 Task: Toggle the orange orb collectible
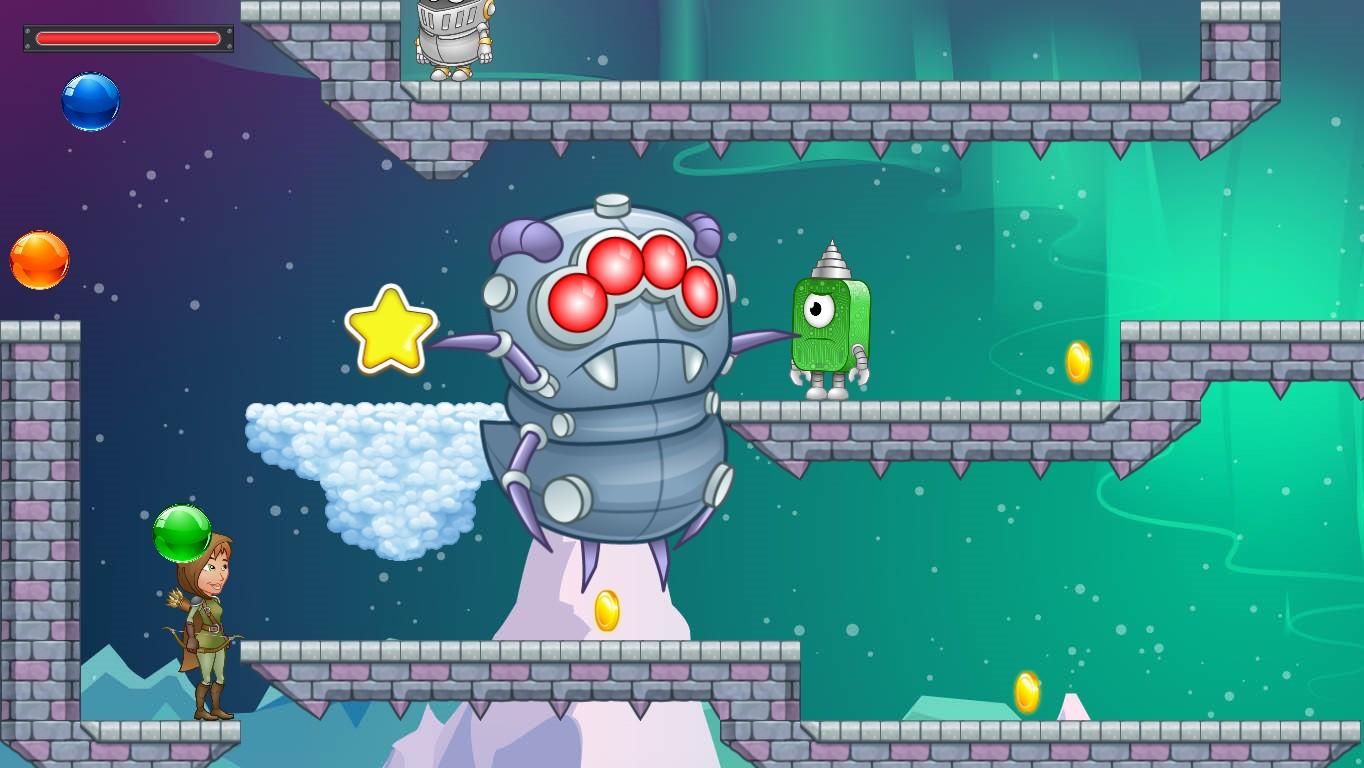point(39,260)
